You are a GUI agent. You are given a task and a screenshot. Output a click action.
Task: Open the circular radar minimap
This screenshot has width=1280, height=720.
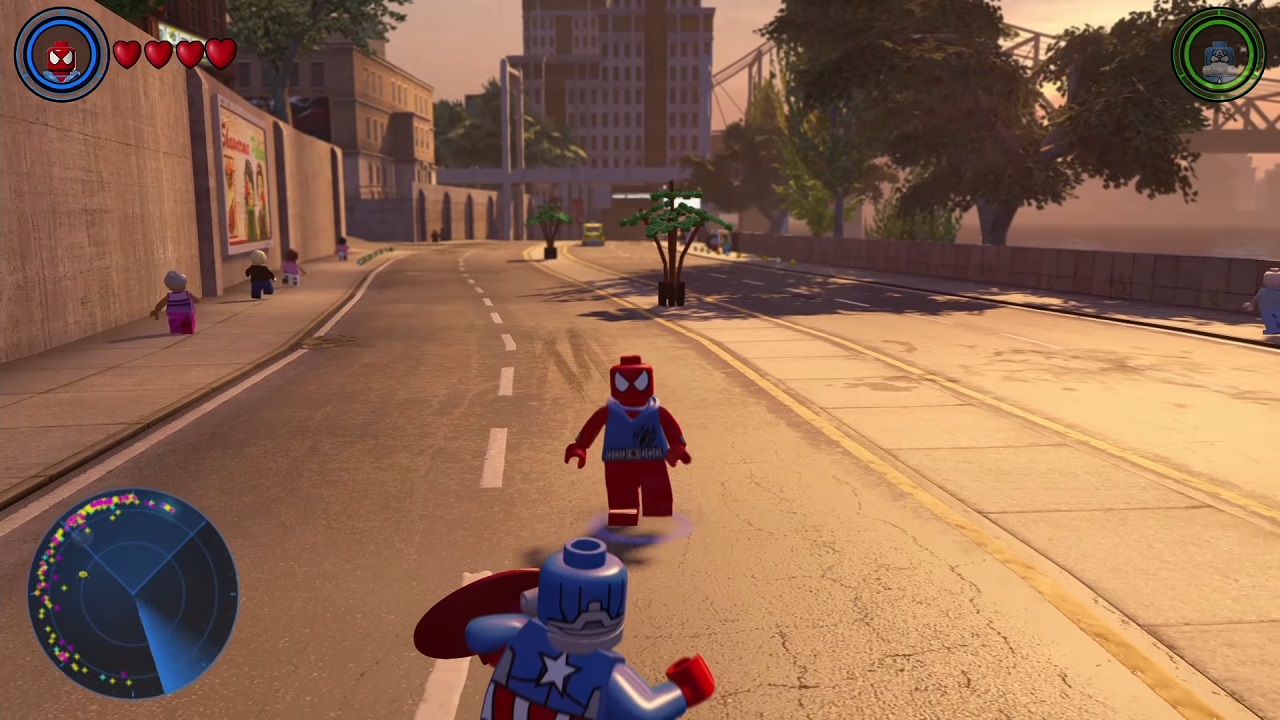coord(134,591)
